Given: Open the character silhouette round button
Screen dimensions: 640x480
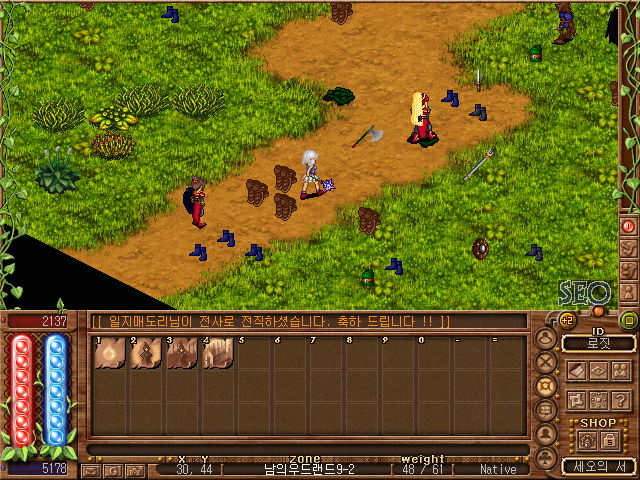Looking at the screenshot, I should tap(547, 436).
